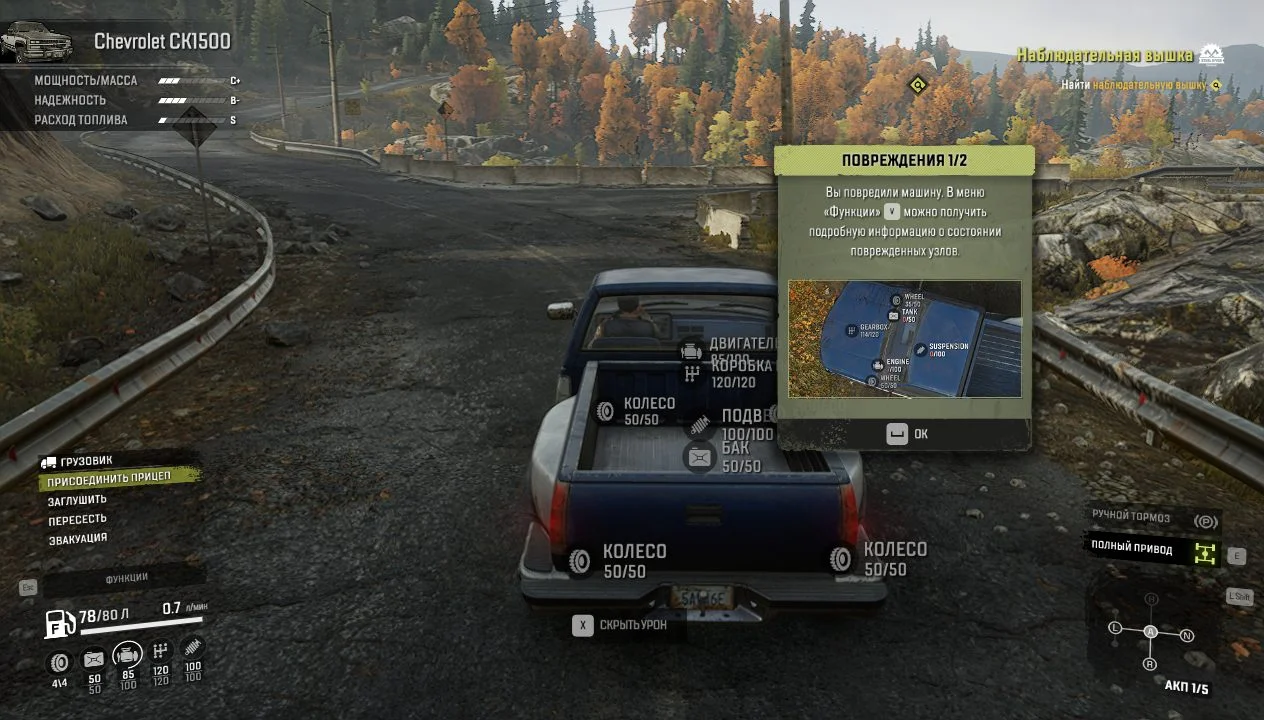Toggle the "Ручной тормоз" handbrake
This screenshot has width=1264, height=720.
pyautogui.click(x=1153, y=520)
